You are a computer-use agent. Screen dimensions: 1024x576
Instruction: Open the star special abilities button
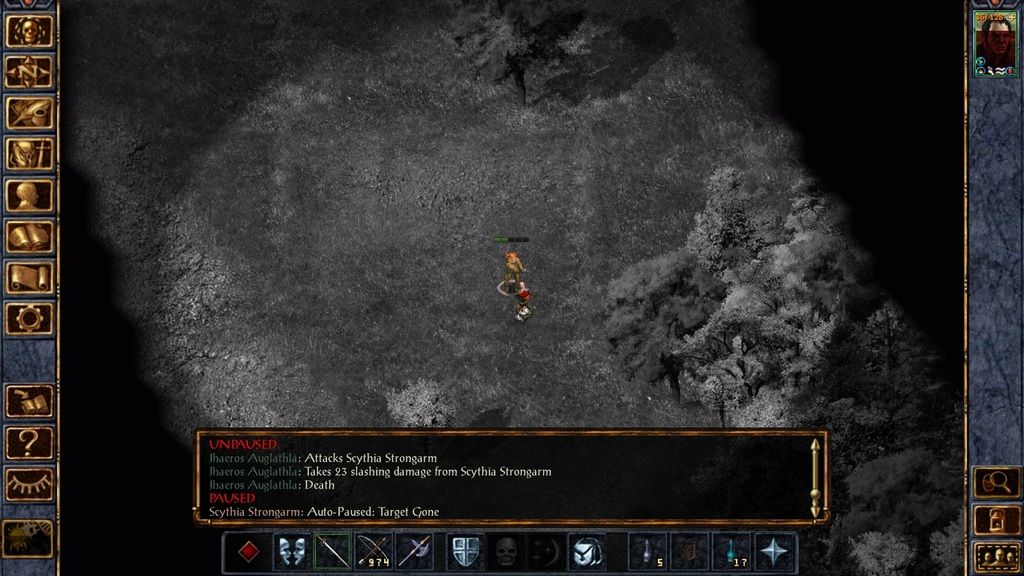pyautogui.click(x=777, y=552)
